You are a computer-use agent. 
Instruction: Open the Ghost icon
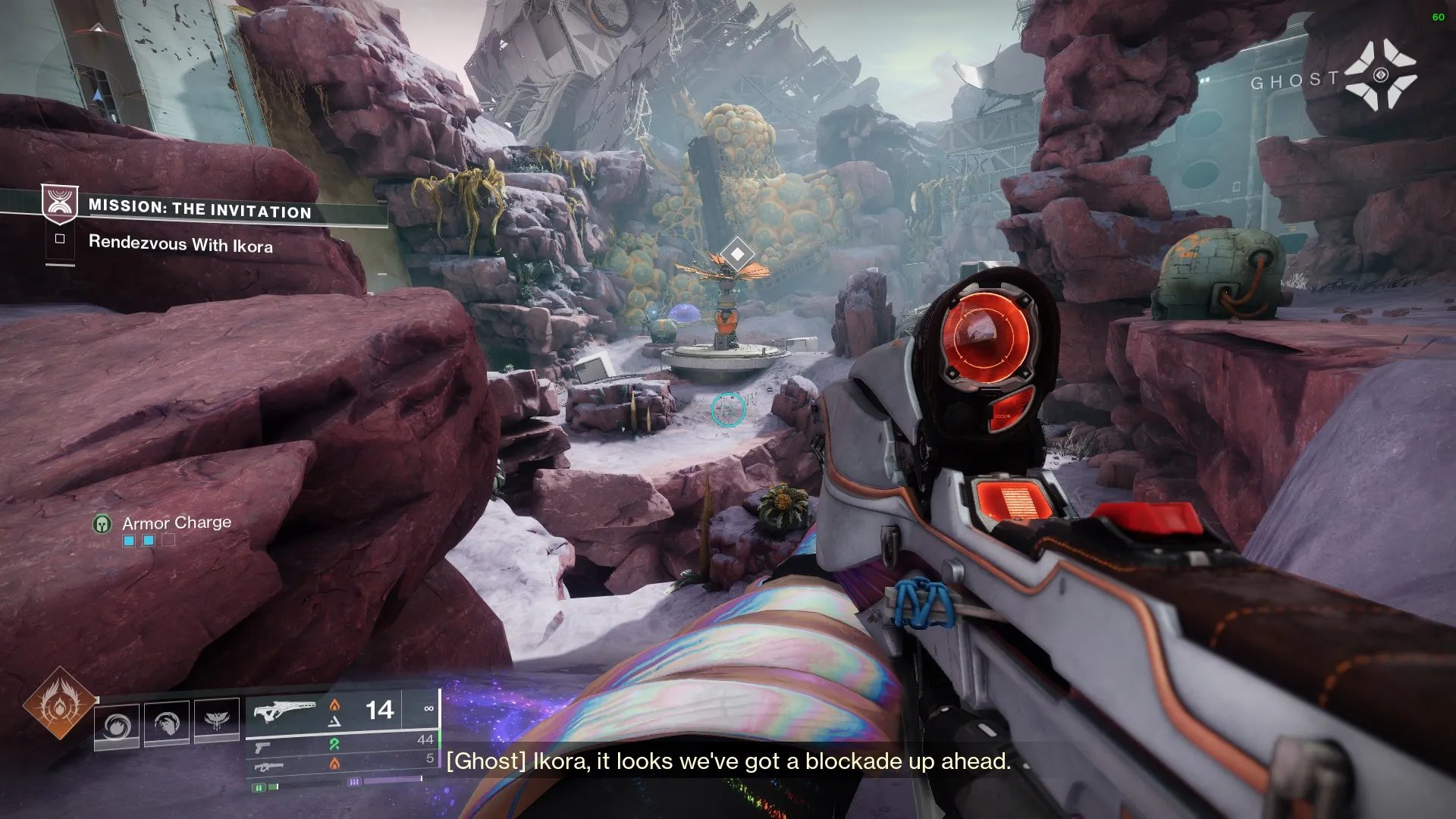1380,75
